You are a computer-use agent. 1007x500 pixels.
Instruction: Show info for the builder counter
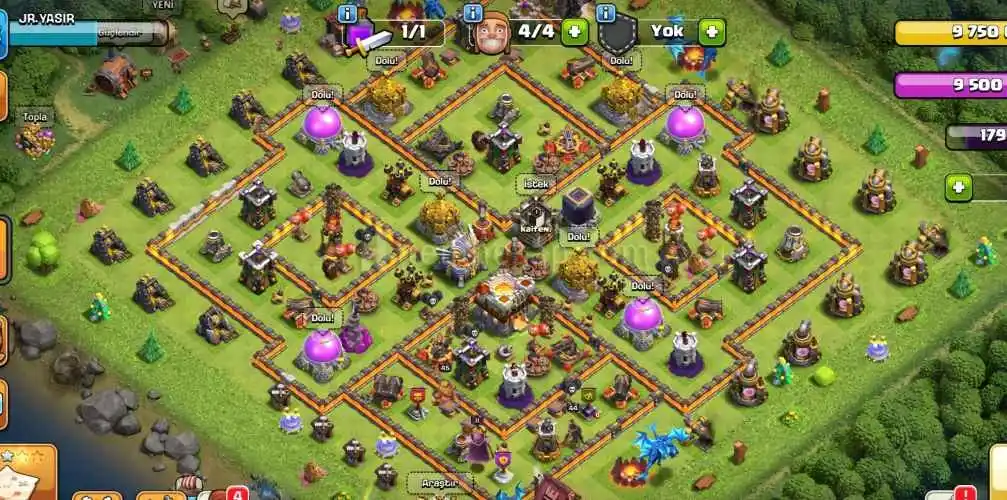tap(474, 13)
